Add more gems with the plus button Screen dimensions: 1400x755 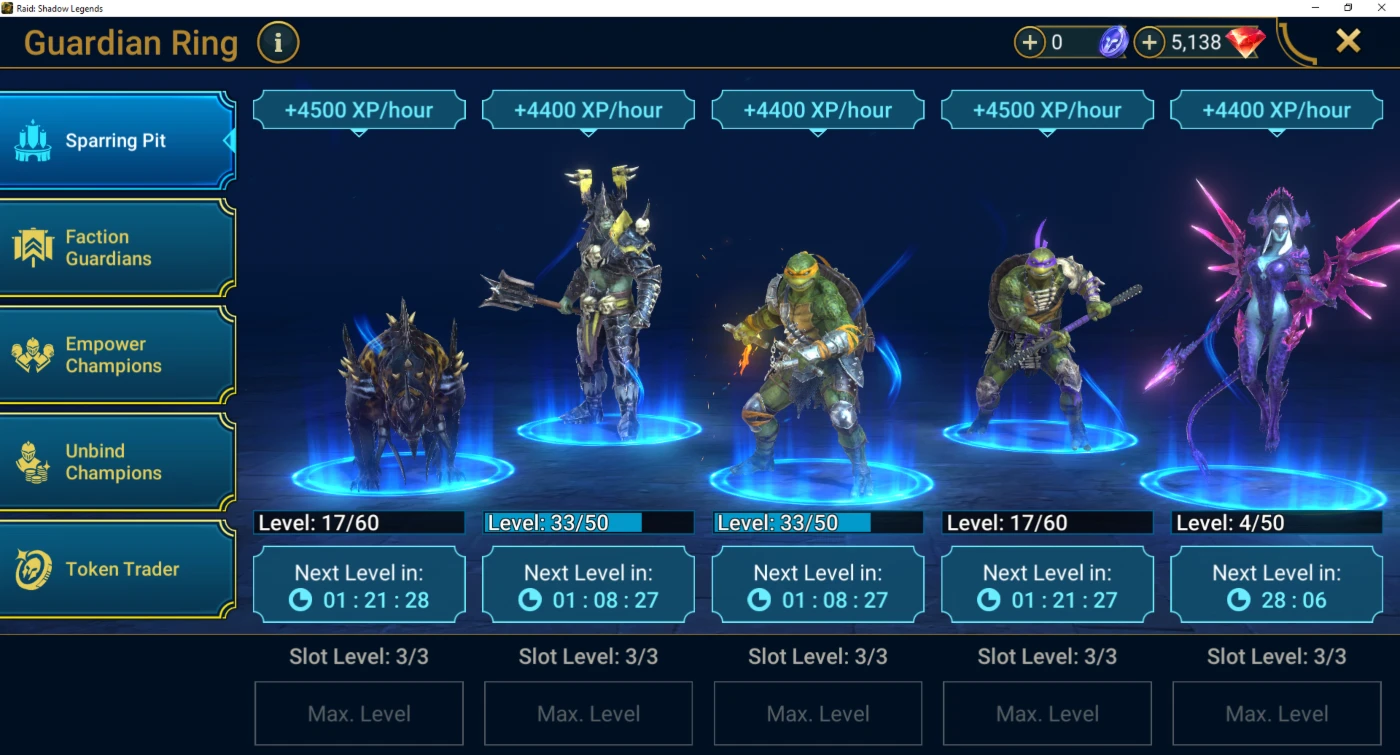click(1150, 43)
